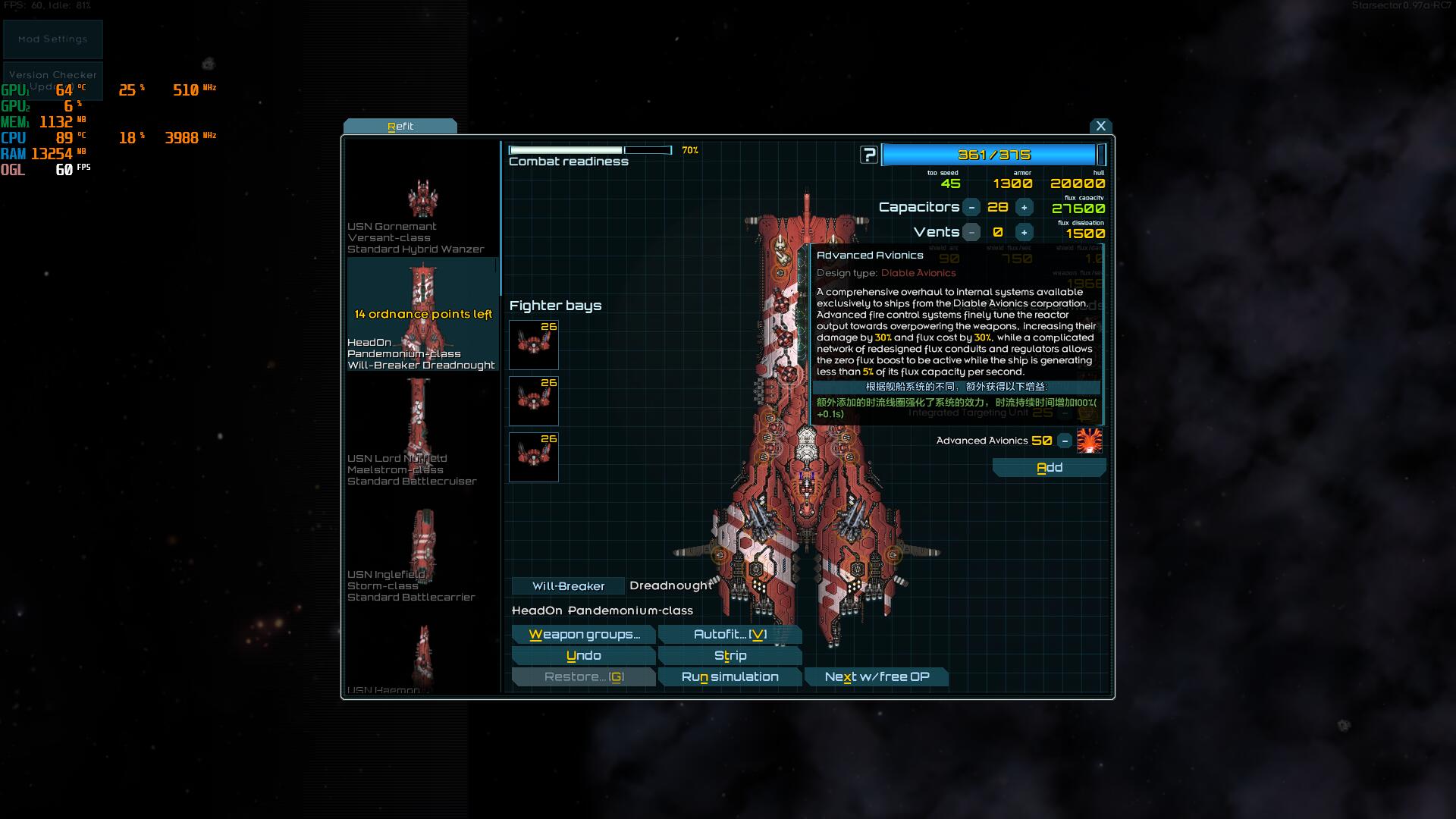The width and height of the screenshot is (1456, 819).
Task: Go to next ship with free OP
Action: 877,677
